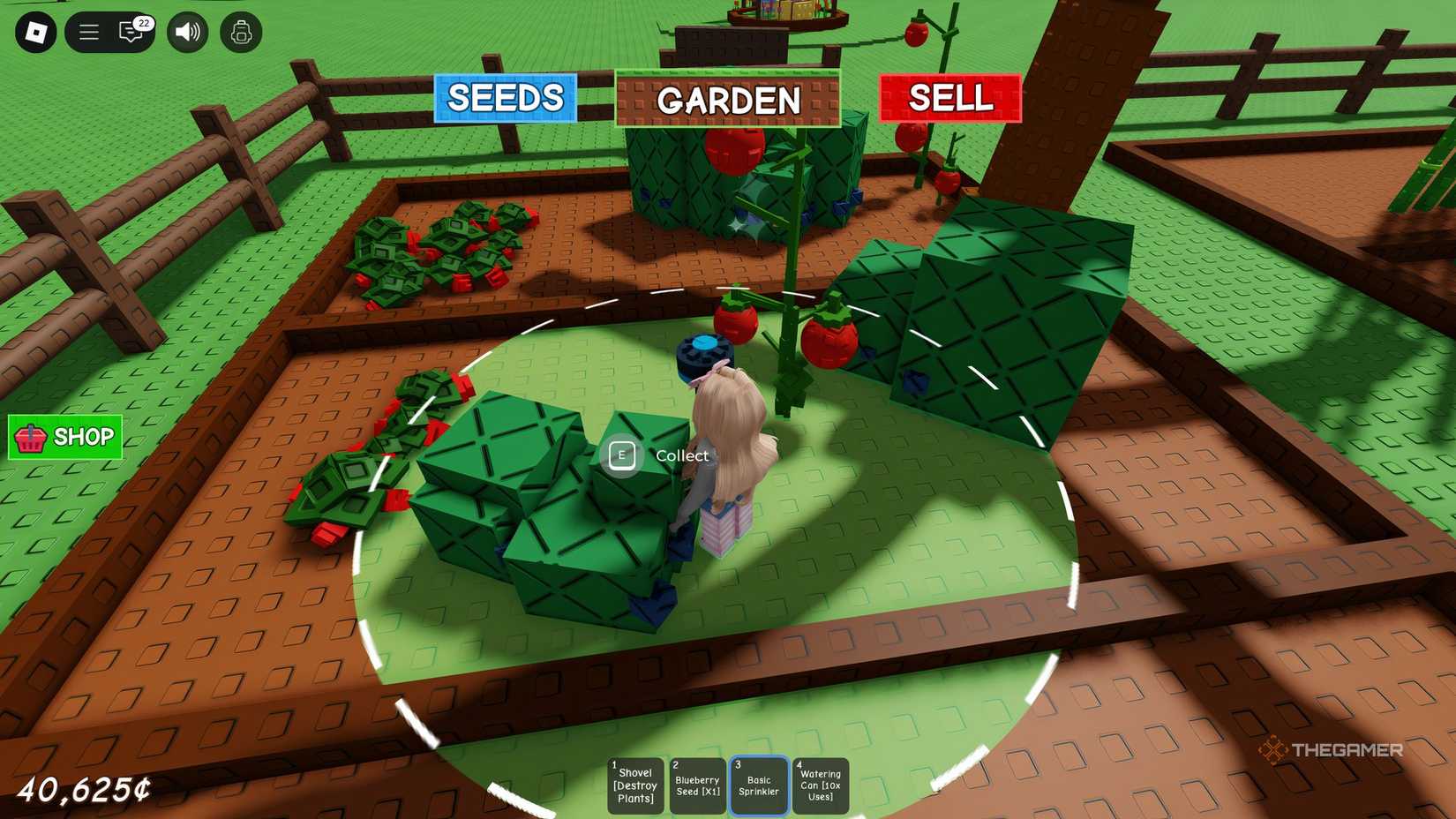Select the Watering Can in slot 4
Screen dimensions: 1456x819
click(x=820, y=785)
